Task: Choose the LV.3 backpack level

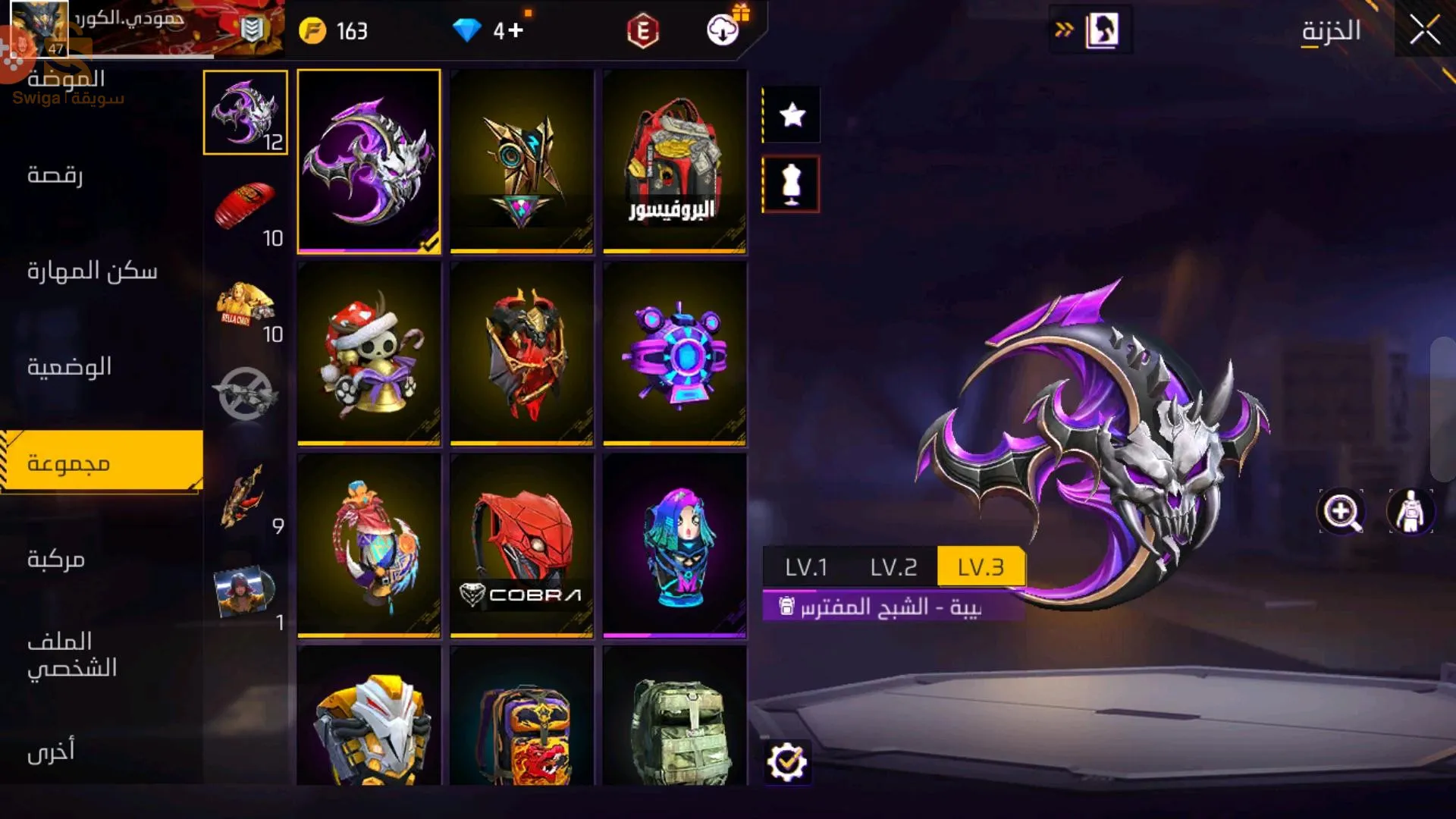Action: (981, 567)
